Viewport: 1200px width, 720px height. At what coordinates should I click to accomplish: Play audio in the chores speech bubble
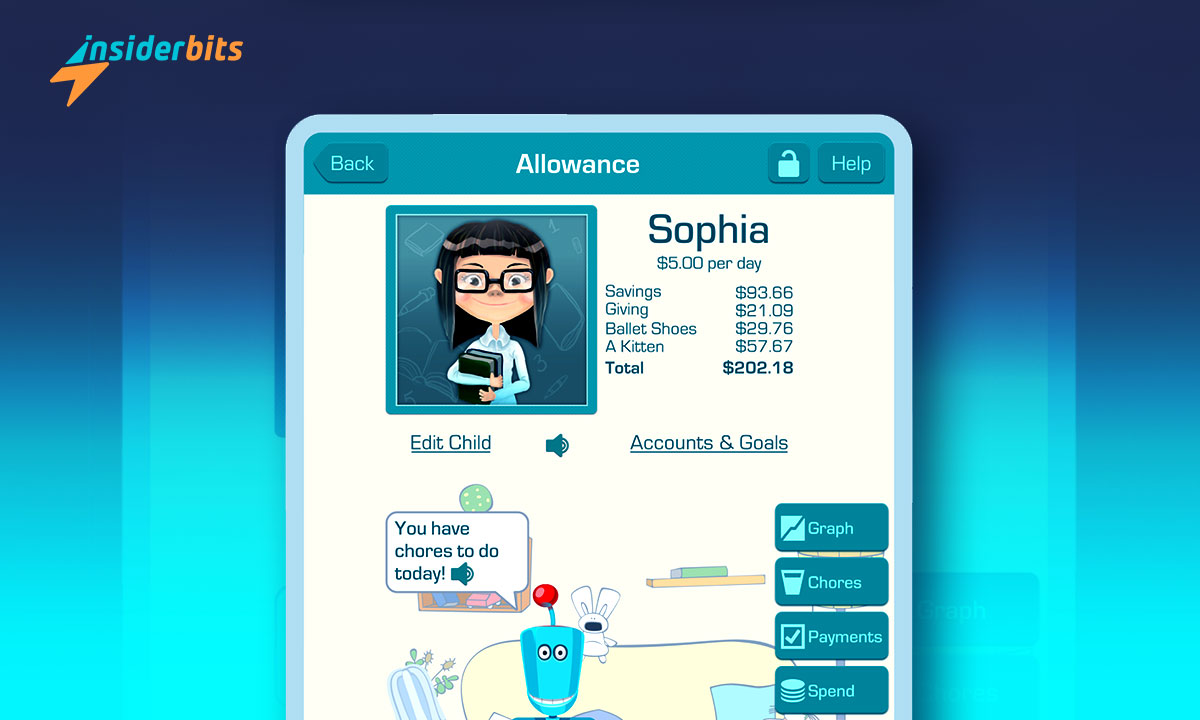[x=462, y=574]
